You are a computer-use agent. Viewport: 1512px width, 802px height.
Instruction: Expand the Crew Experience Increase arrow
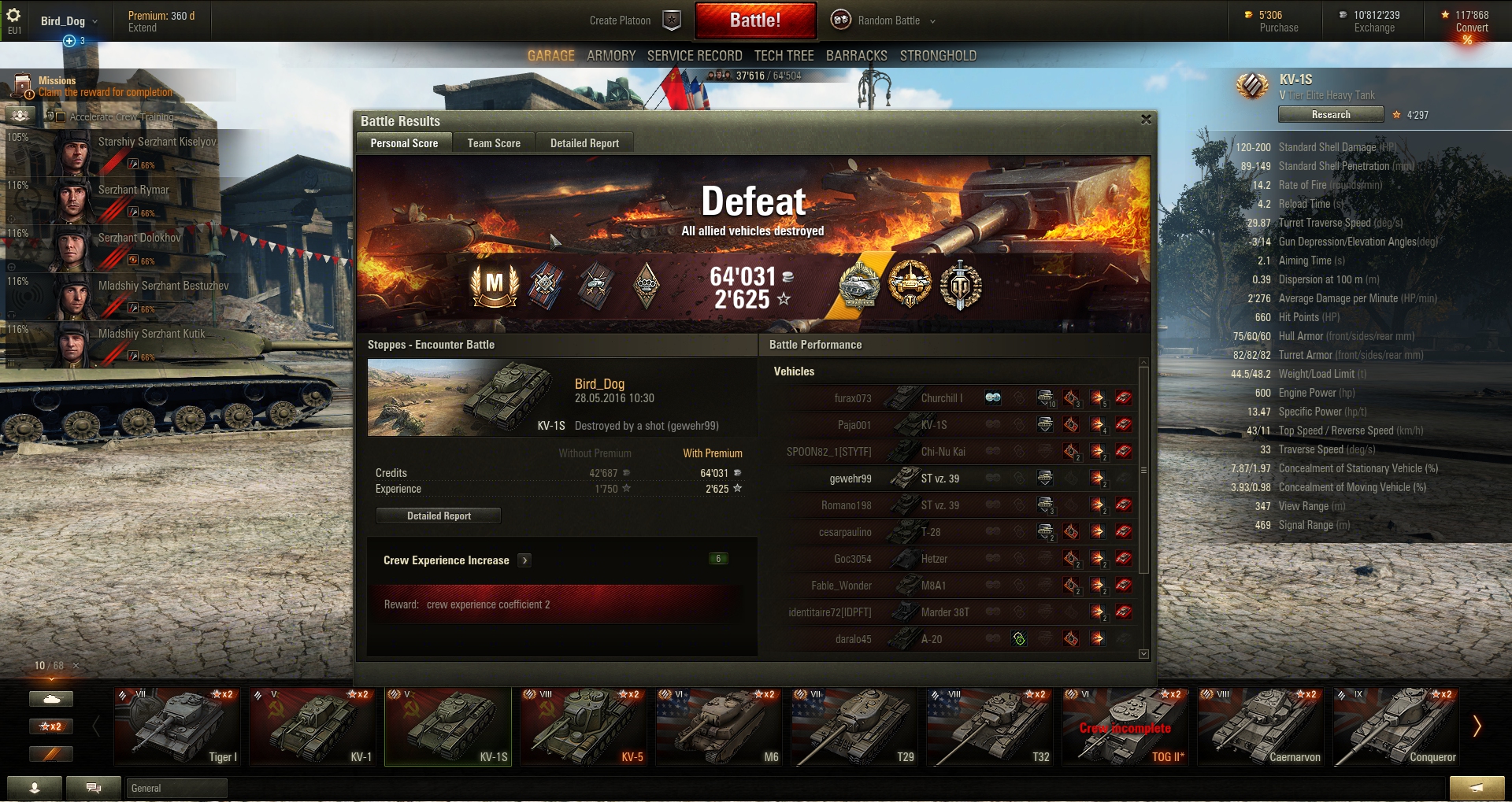tap(524, 560)
